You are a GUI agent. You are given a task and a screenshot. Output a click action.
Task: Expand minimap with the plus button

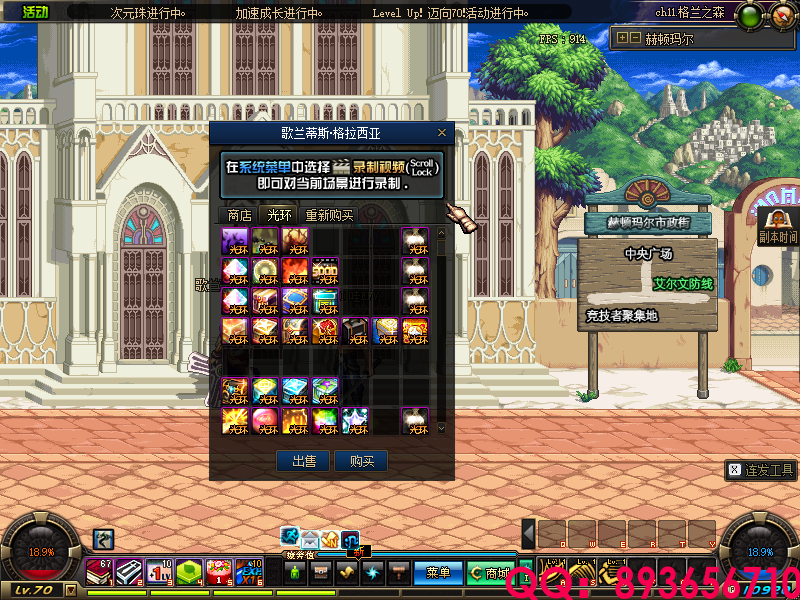(622, 38)
